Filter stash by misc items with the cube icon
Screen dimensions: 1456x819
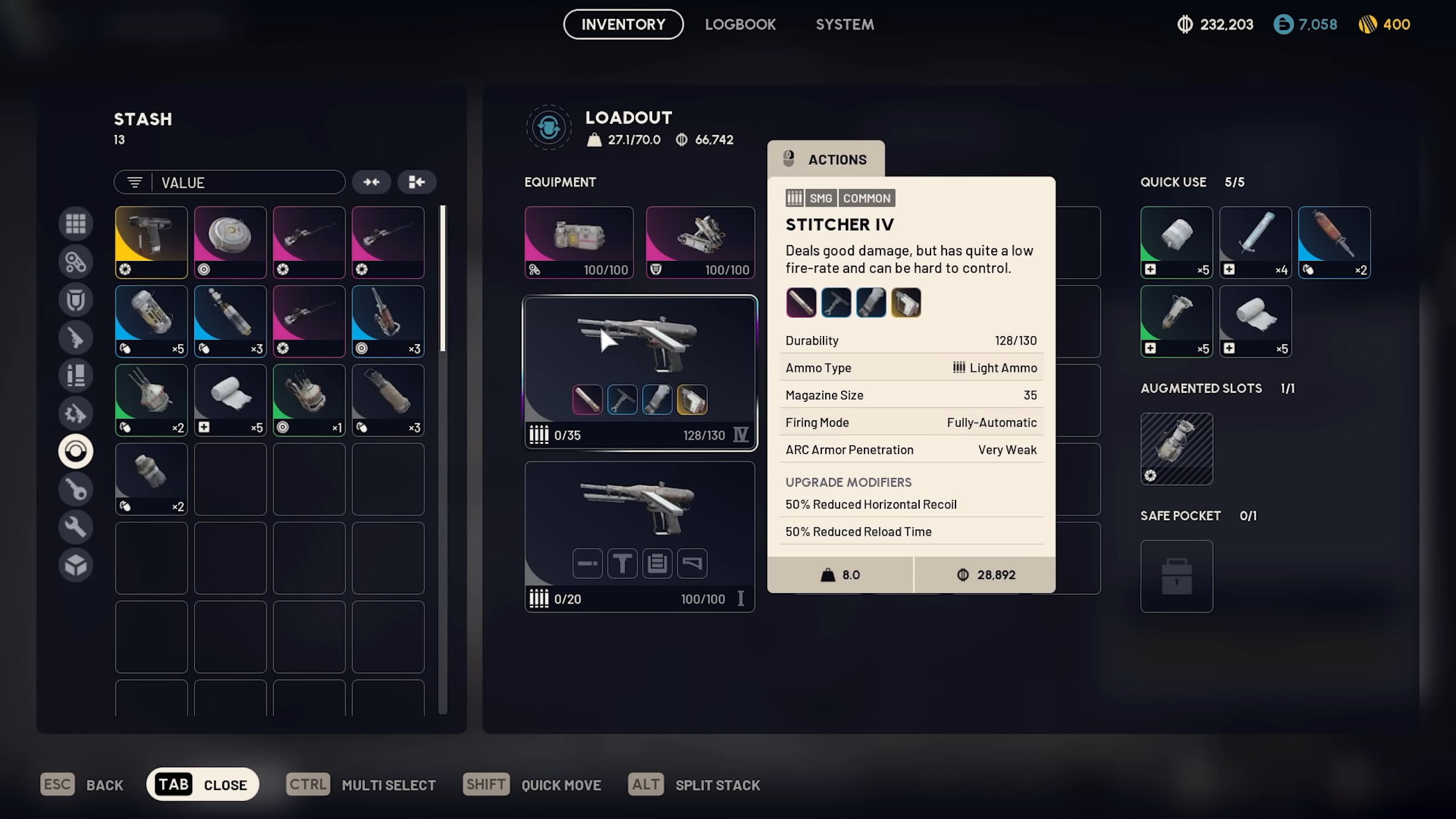click(76, 565)
